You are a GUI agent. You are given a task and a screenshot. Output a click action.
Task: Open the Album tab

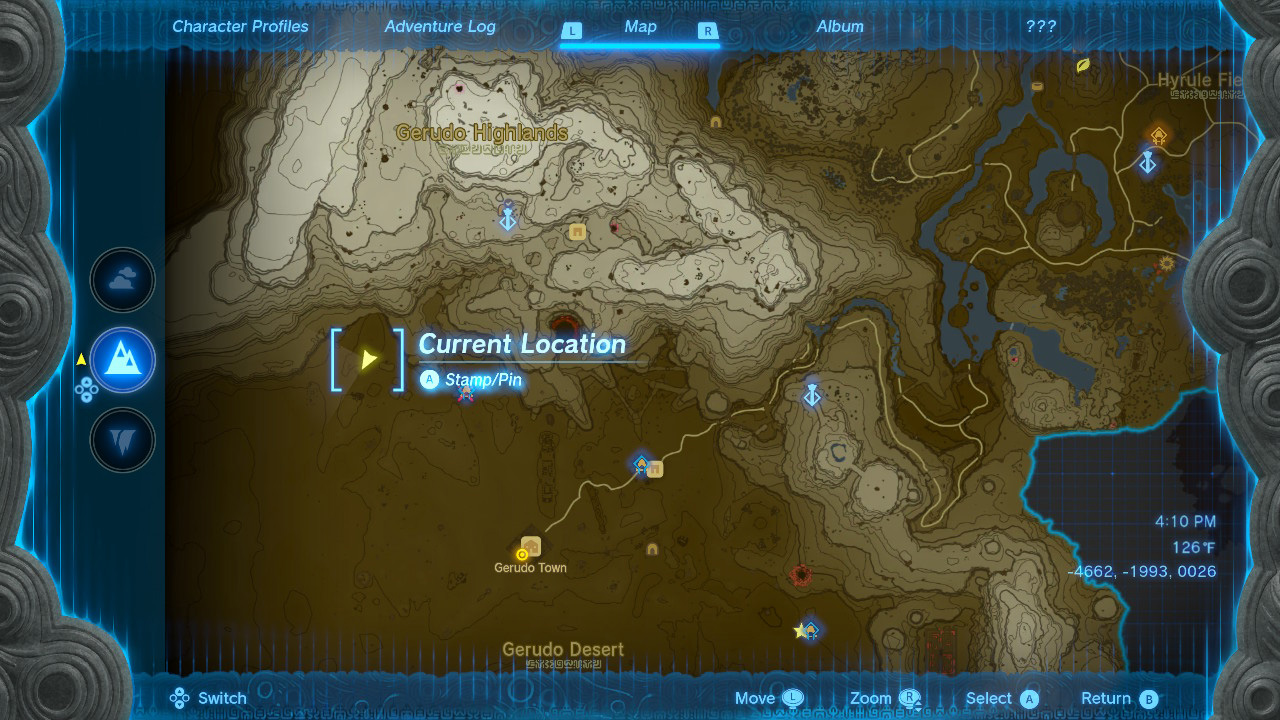pos(840,27)
